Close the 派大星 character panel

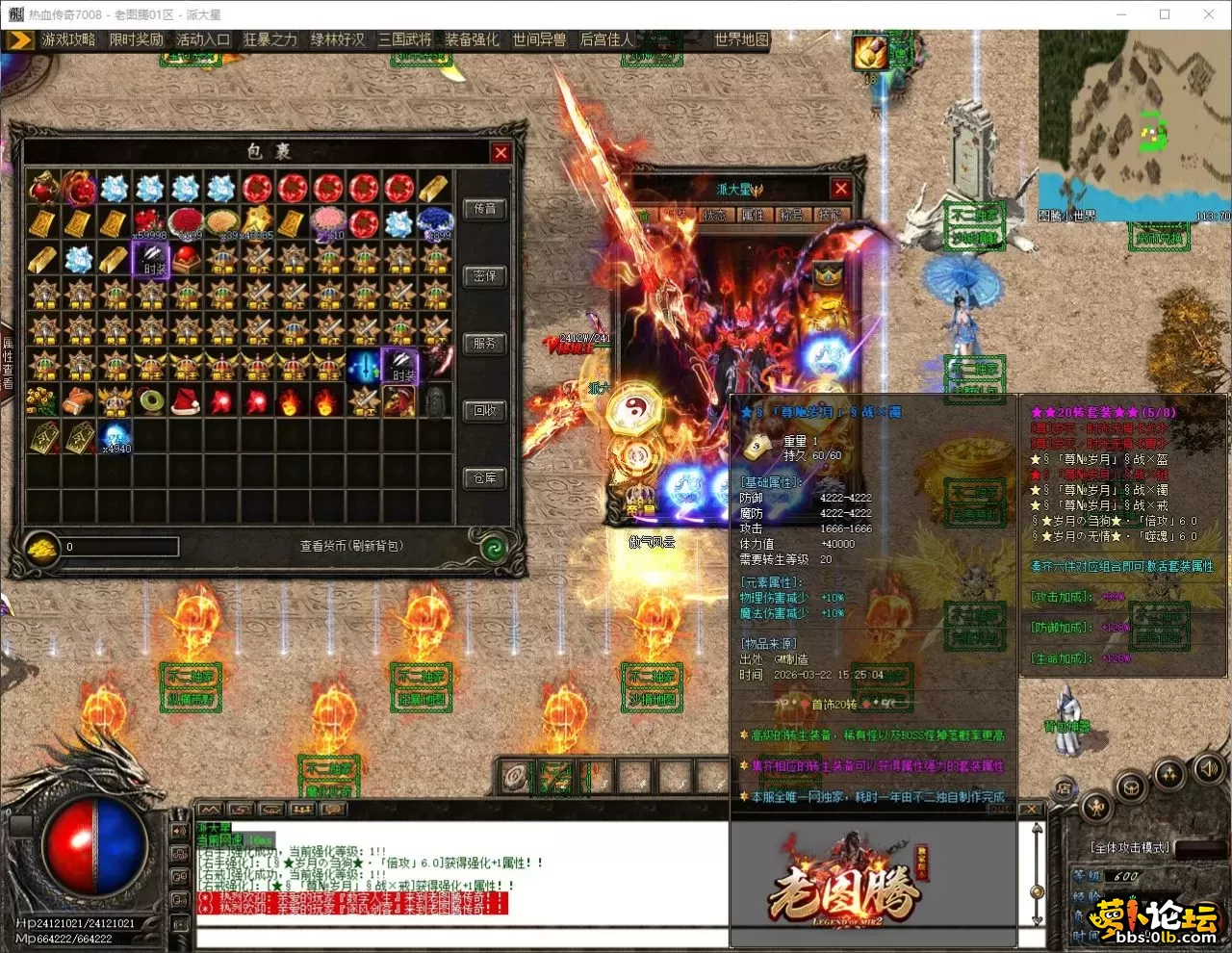pyautogui.click(x=840, y=189)
